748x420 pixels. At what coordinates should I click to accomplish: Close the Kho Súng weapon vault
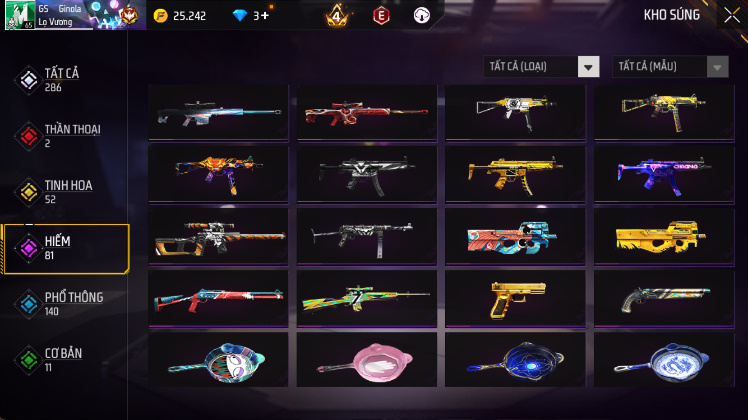click(732, 15)
